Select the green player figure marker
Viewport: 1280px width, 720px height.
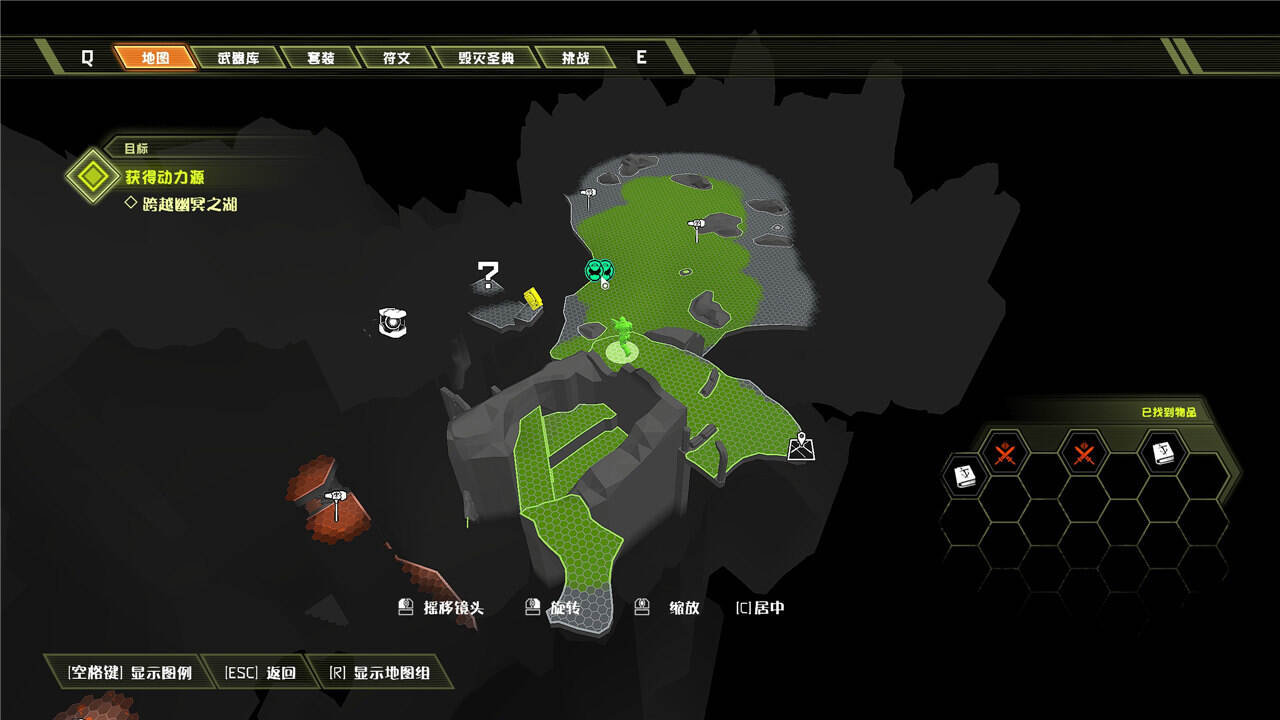(625, 337)
